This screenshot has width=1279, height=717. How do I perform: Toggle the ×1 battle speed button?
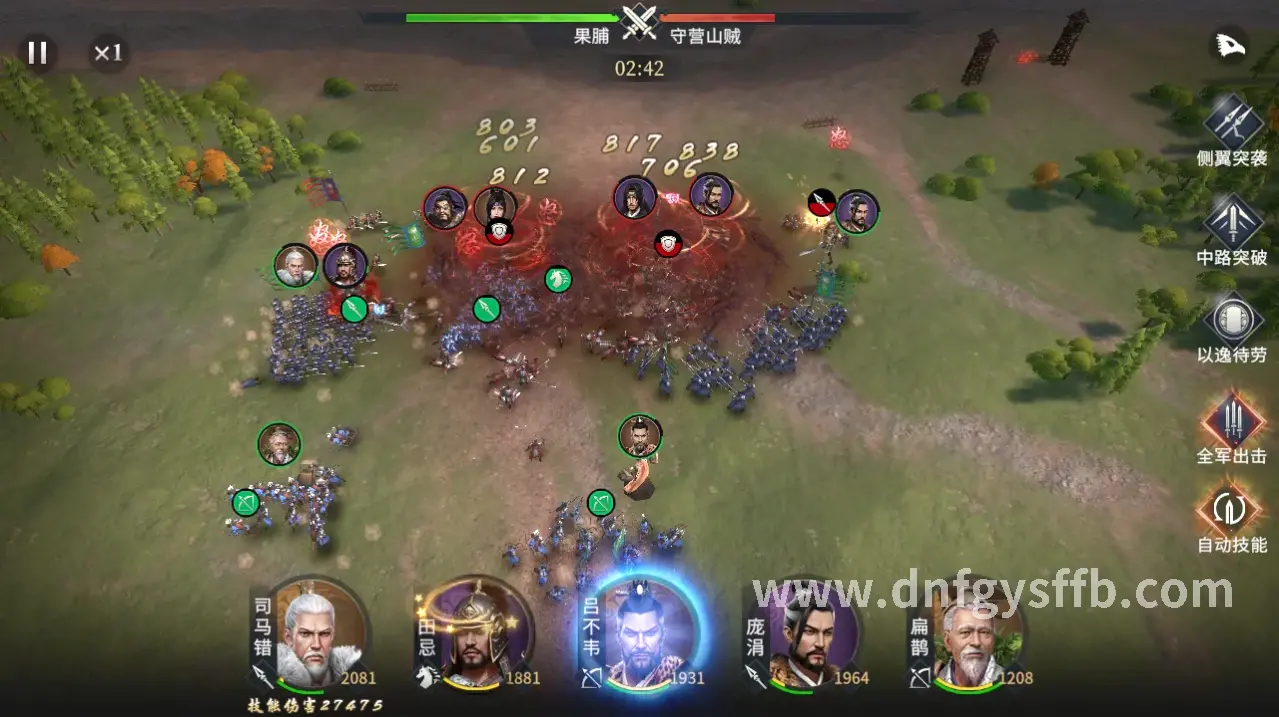[x=107, y=53]
